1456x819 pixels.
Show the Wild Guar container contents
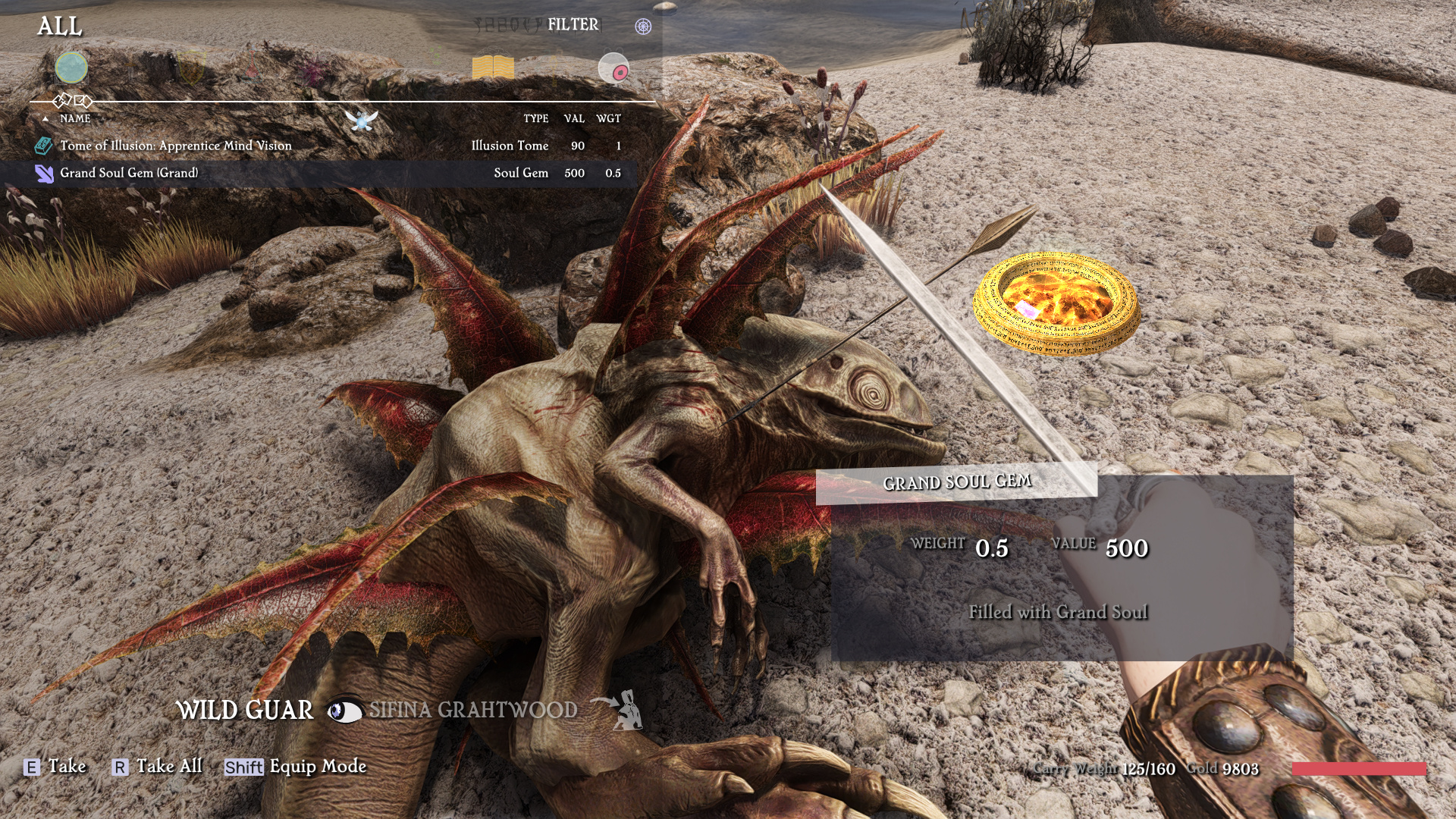pyautogui.click(x=244, y=711)
